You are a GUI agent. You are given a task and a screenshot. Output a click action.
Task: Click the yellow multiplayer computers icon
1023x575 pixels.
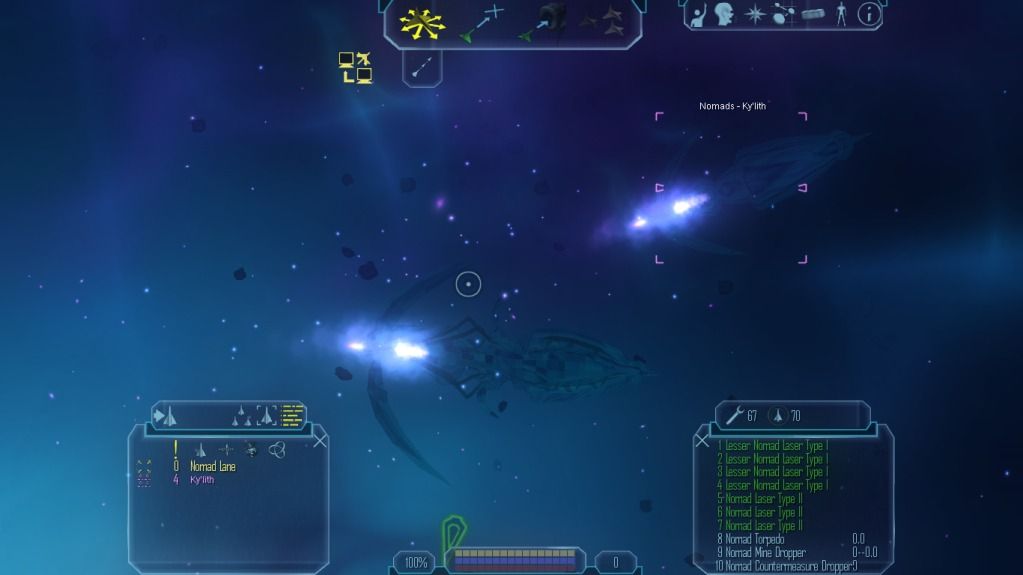click(x=355, y=67)
